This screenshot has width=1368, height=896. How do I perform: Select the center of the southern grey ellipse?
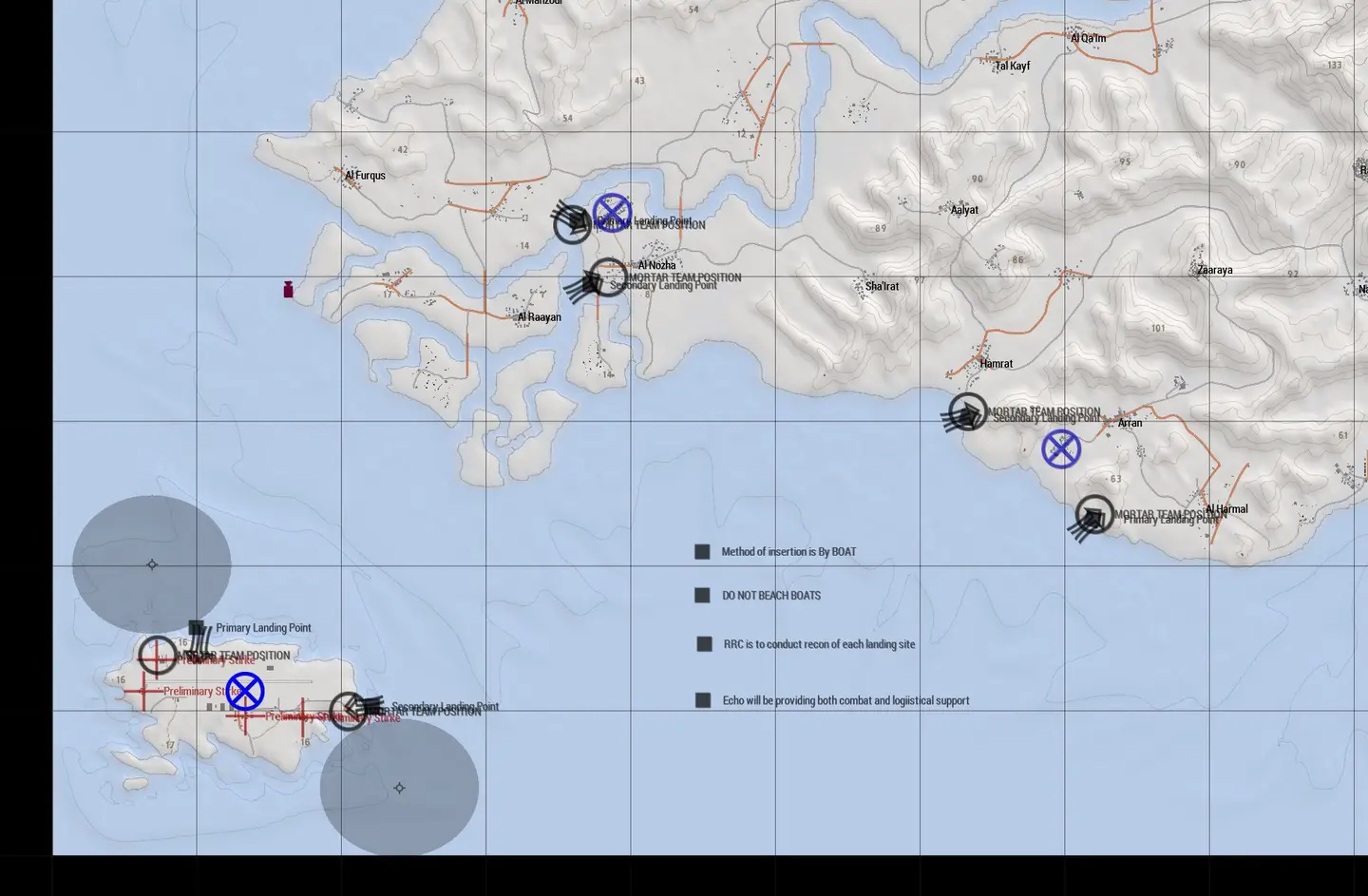[x=399, y=788]
